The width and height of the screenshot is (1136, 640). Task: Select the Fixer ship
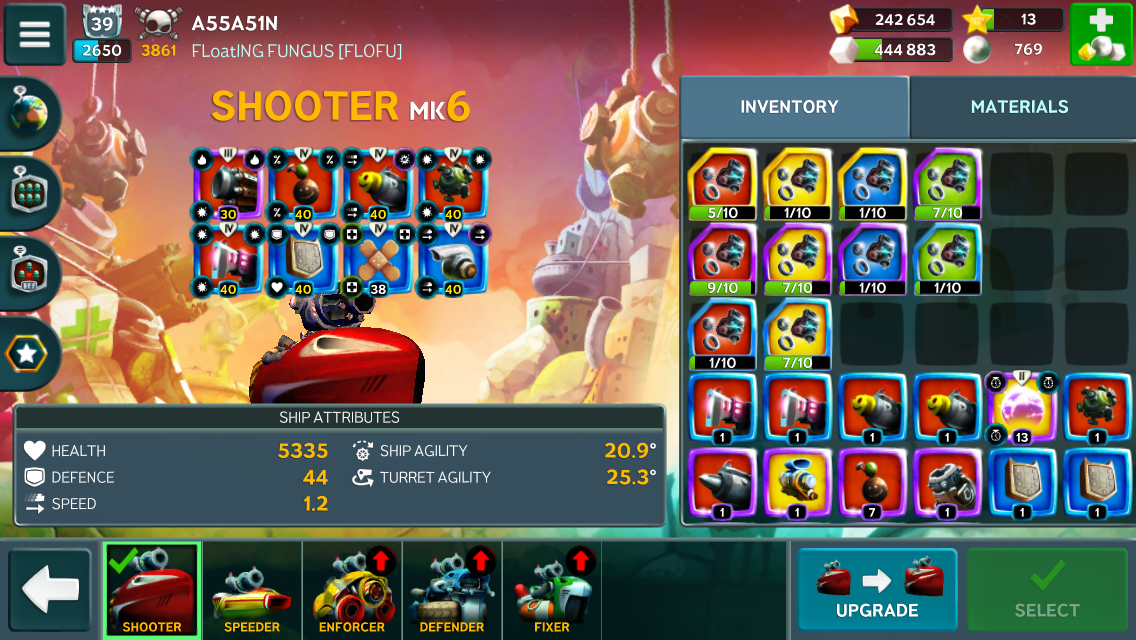coord(552,590)
